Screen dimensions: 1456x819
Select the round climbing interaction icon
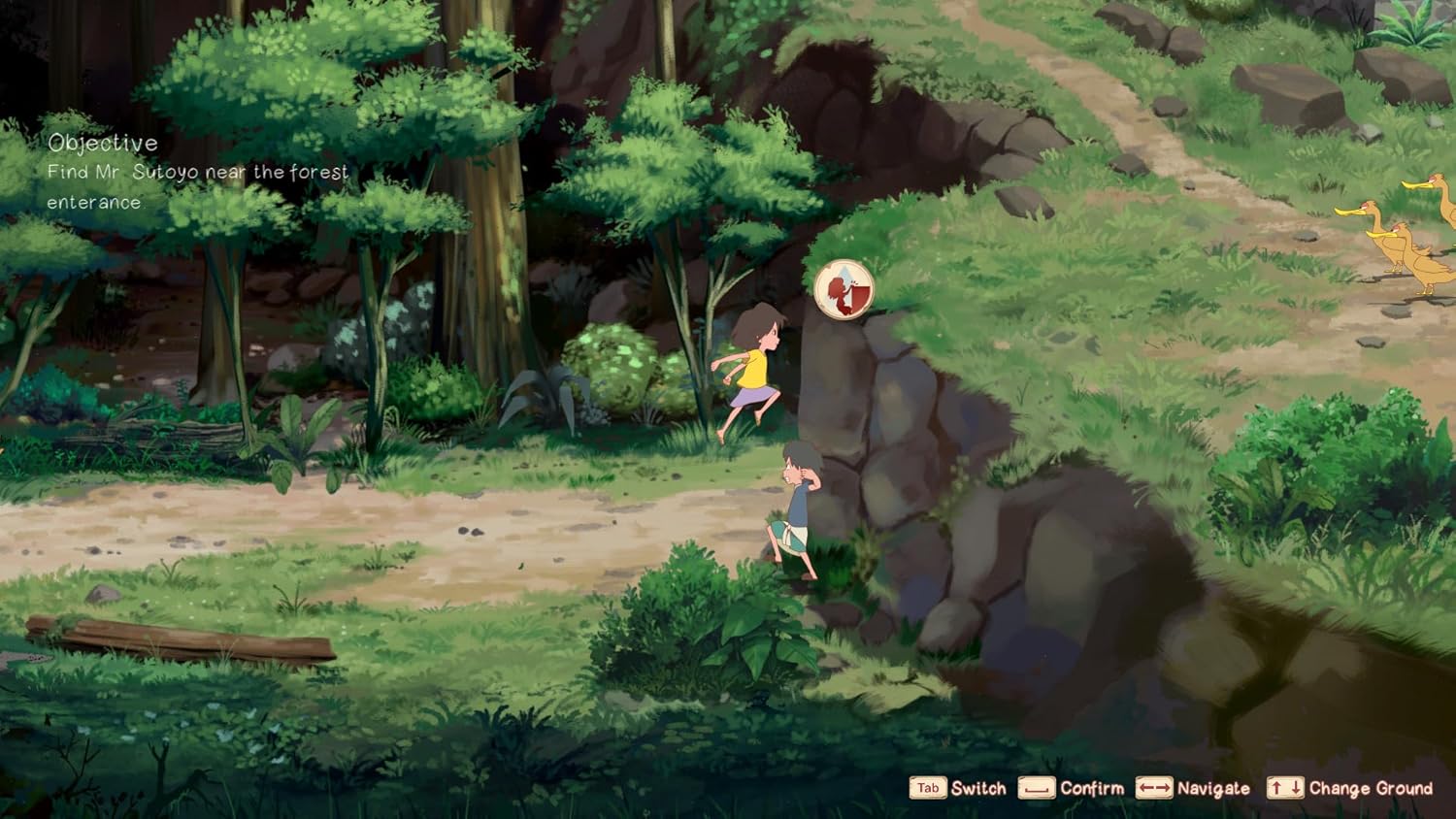pos(844,288)
